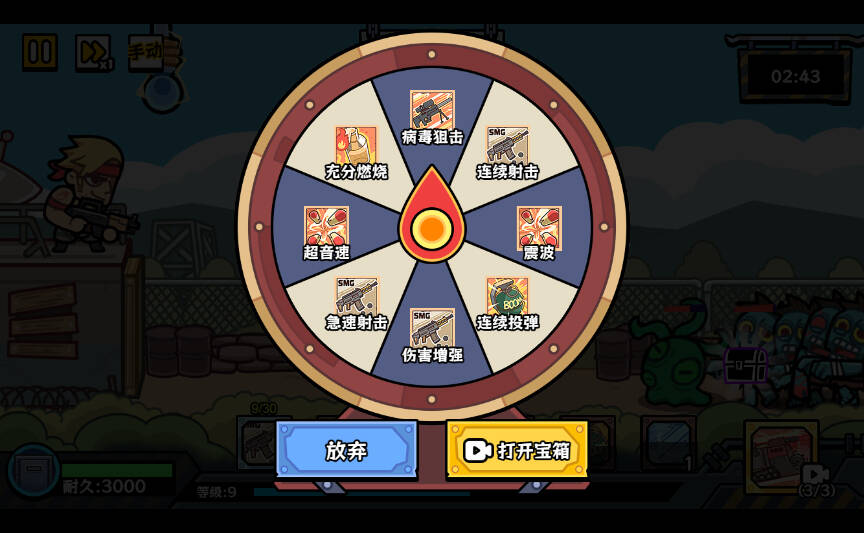Select the 病毒狙击 sniper icon on wheel
Viewport: 864px width, 533px height.
click(x=432, y=110)
